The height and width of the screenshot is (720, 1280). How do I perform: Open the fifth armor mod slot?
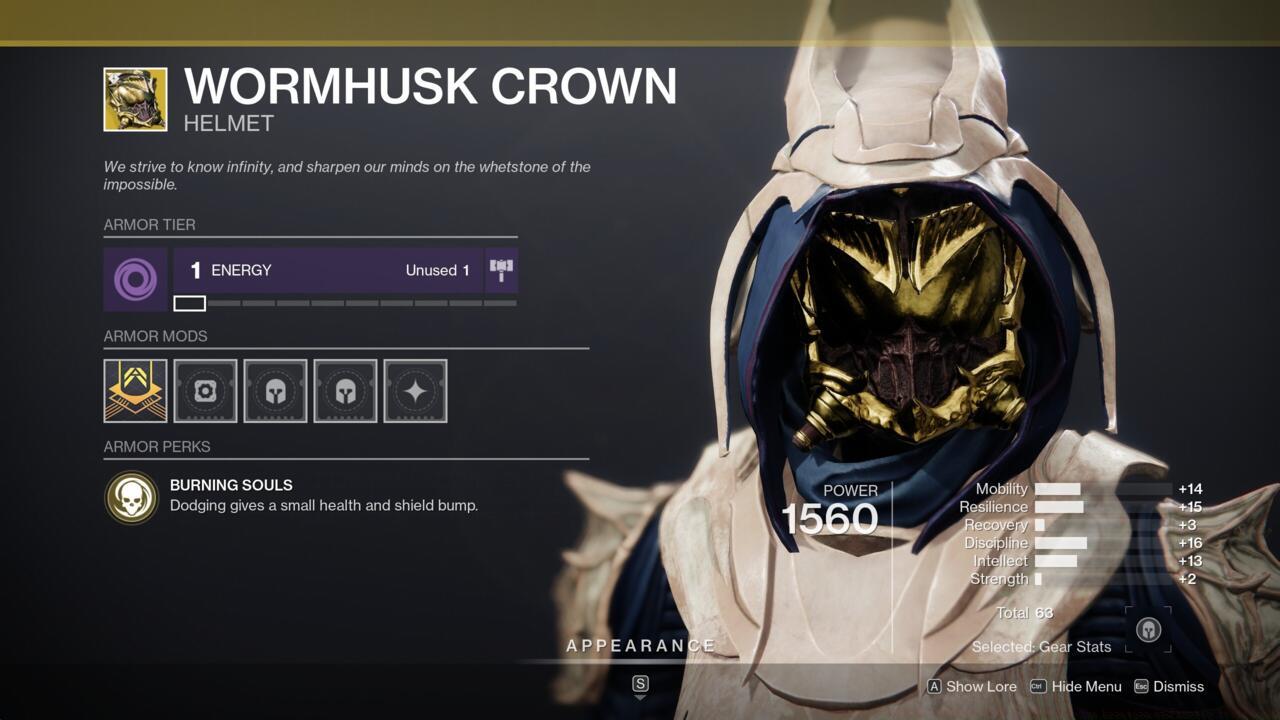(415, 391)
